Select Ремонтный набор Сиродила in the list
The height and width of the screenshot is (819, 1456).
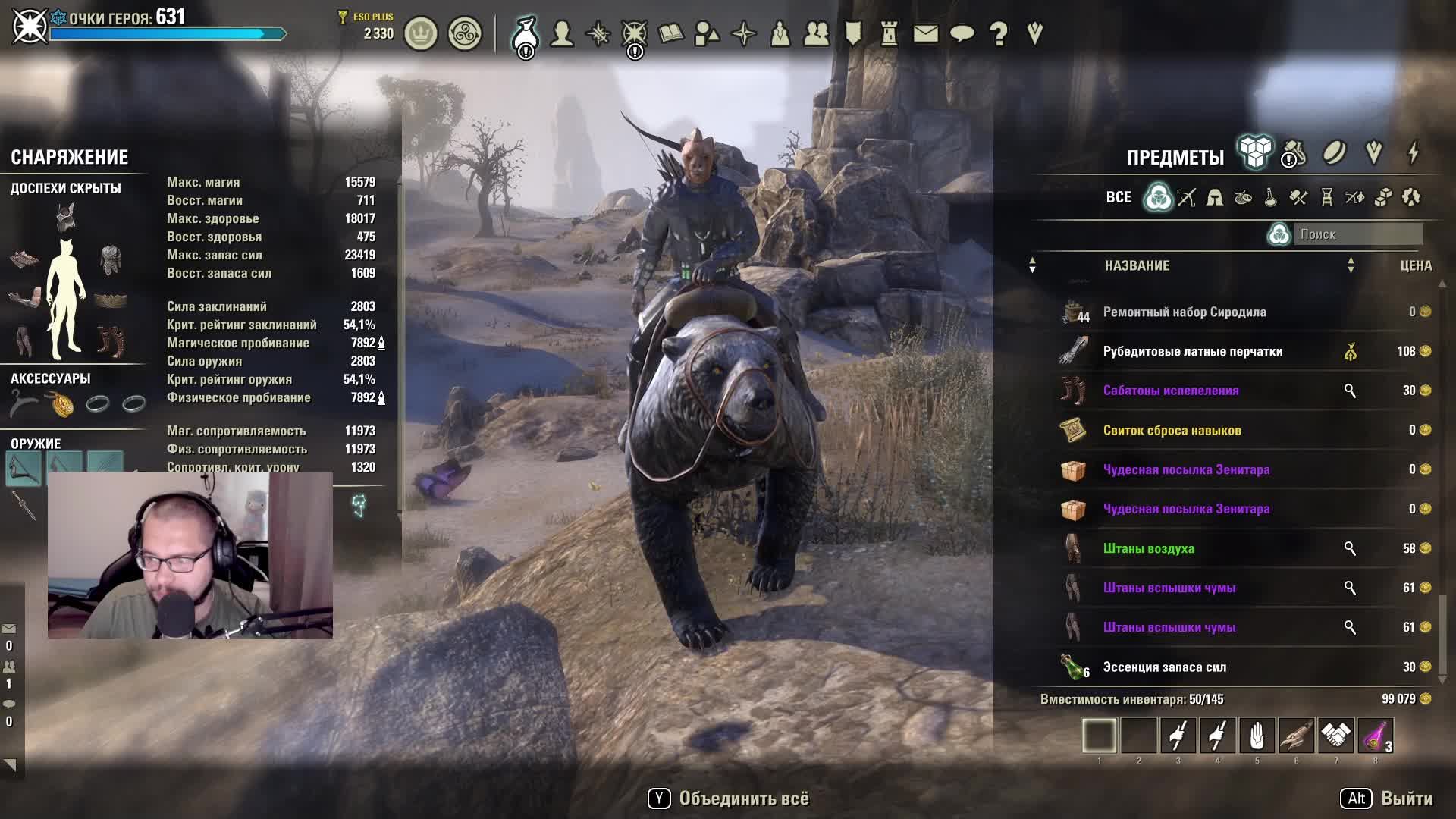tap(1184, 312)
